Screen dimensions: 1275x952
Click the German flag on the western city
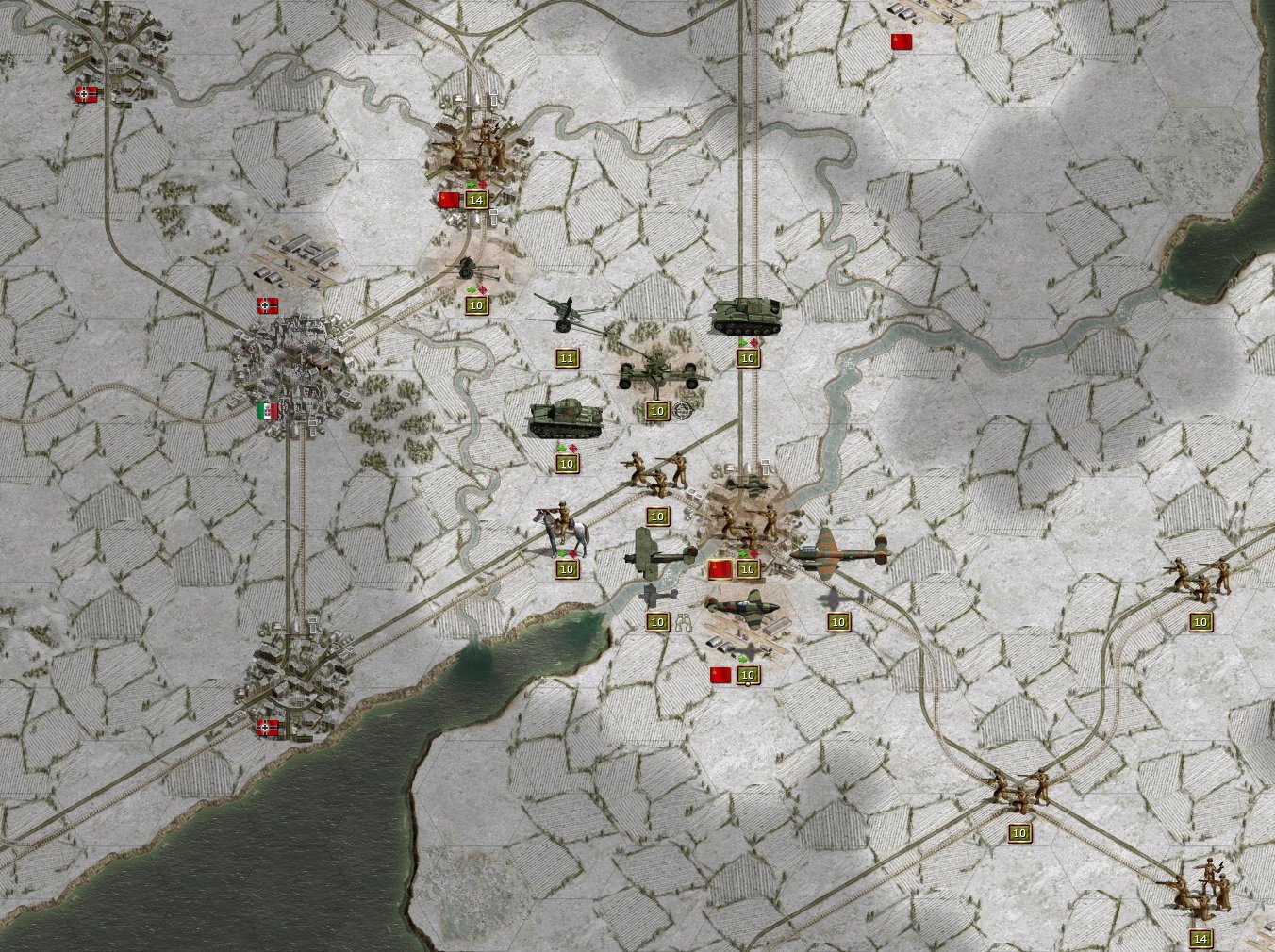tap(267, 304)
